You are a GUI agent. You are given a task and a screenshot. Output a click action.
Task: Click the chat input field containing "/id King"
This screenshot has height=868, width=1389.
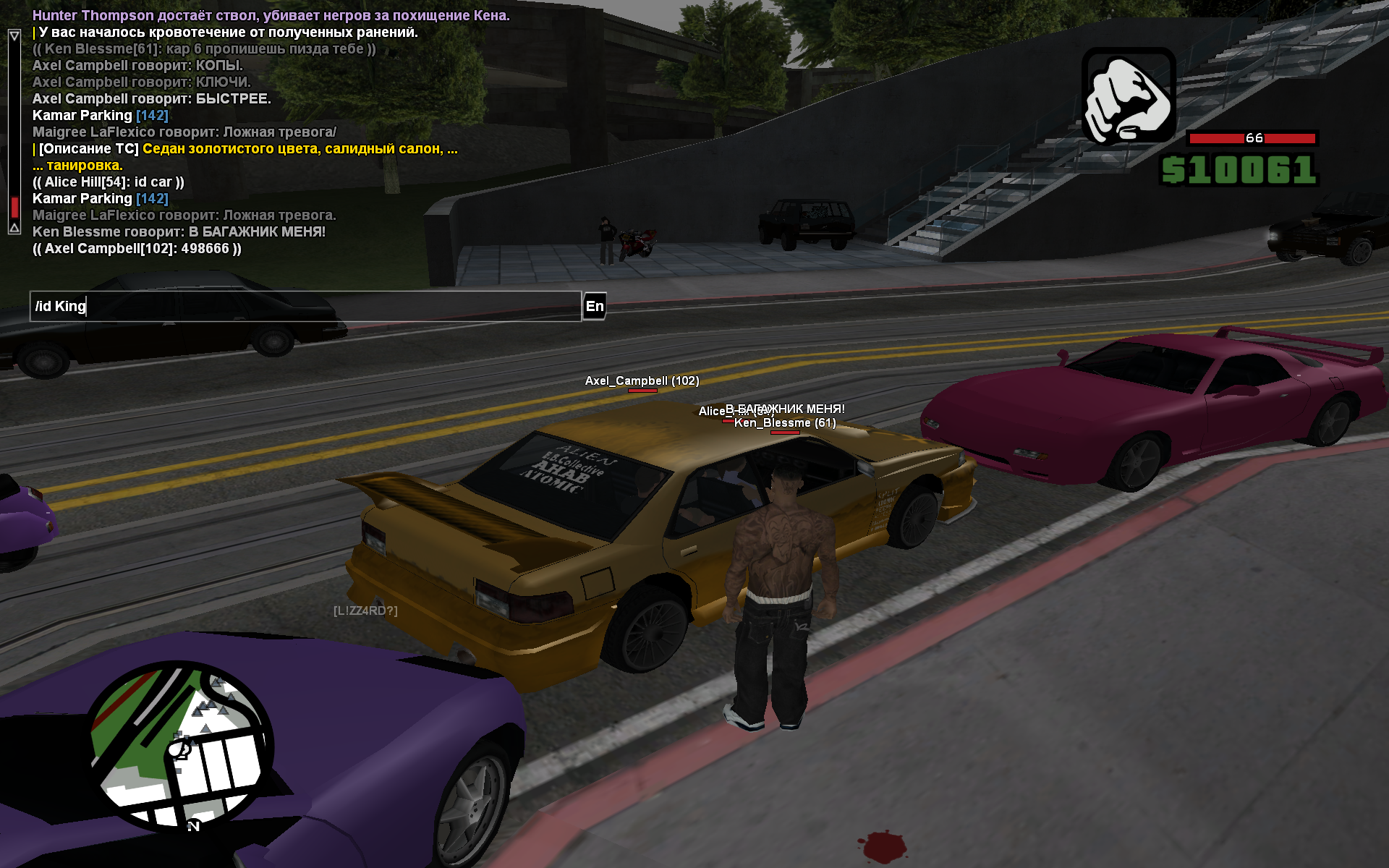304,306
